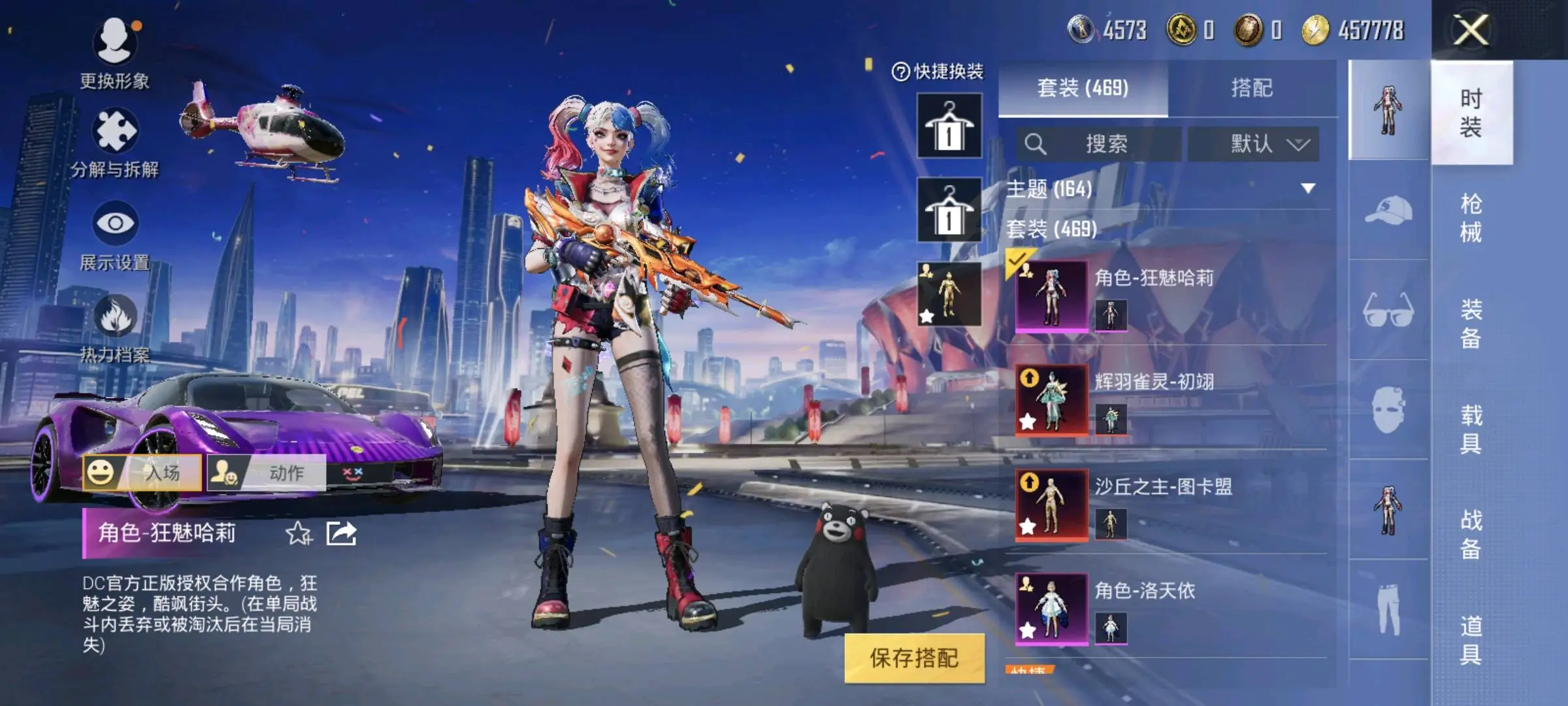Image resolution: width=1568 pixels, height=706 pixels.
Task: Save outfit with 保存搭配 button
Action: click(914, 658)
